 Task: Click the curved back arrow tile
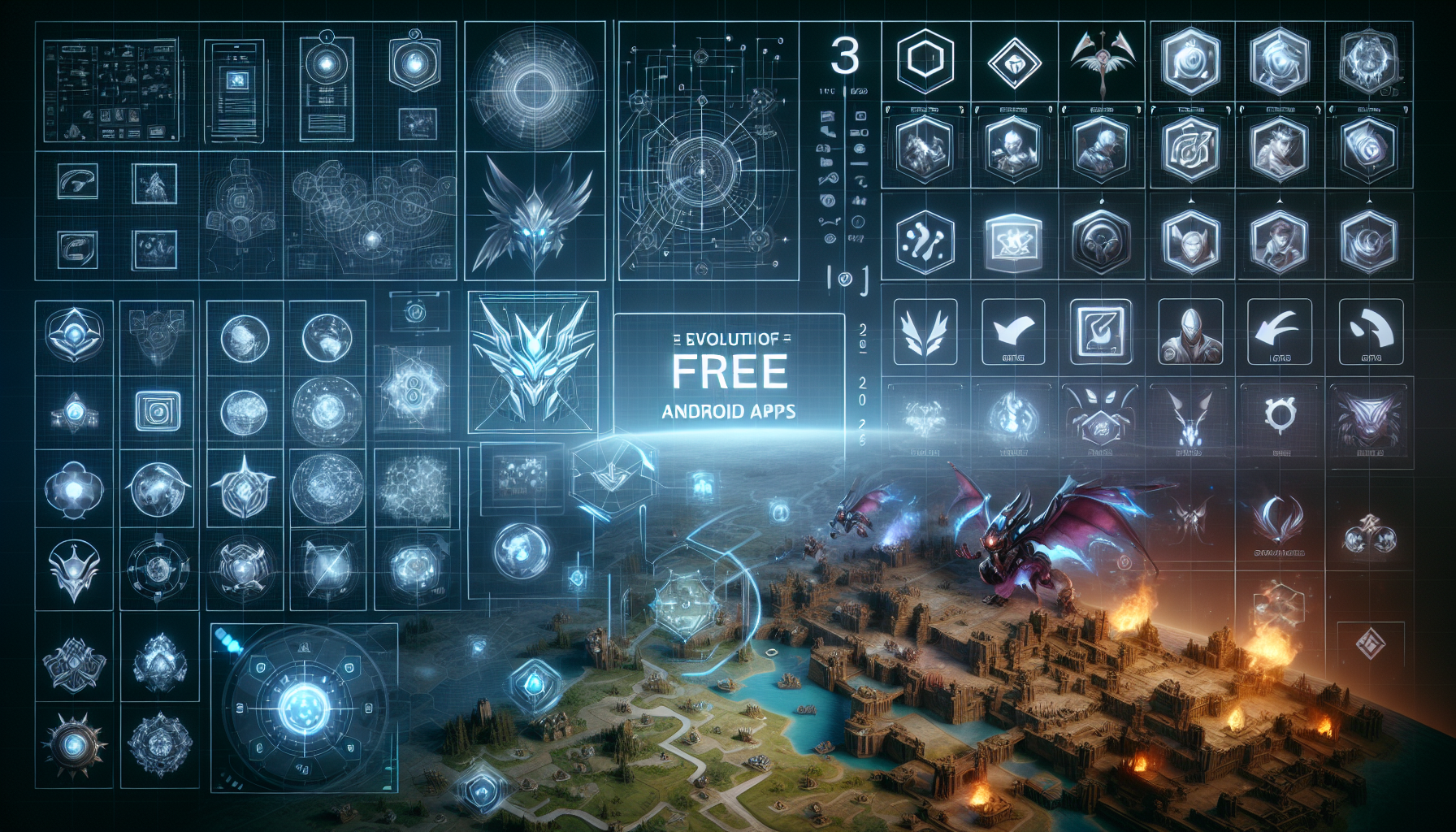pyautogui.click(x=1279, y=331)
